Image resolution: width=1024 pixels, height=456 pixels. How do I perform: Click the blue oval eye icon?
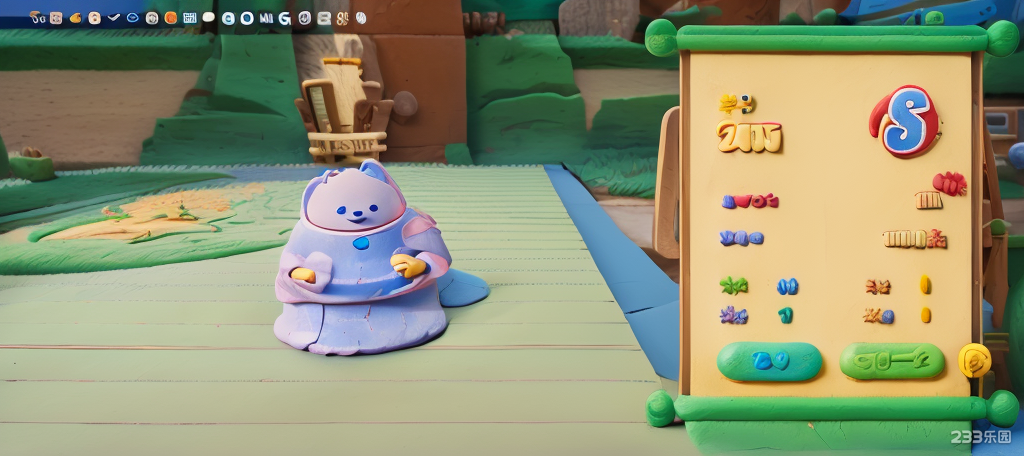(132, 18)
